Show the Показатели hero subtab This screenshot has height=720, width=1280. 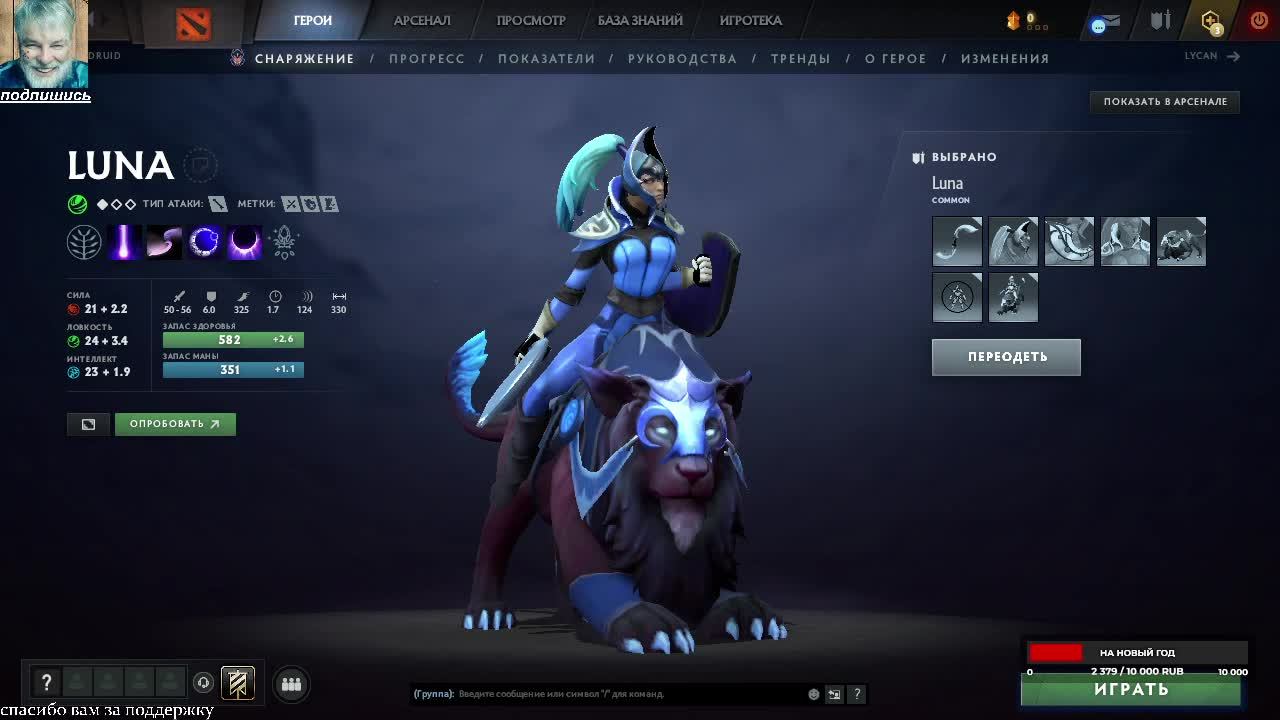tap(546, 59)
